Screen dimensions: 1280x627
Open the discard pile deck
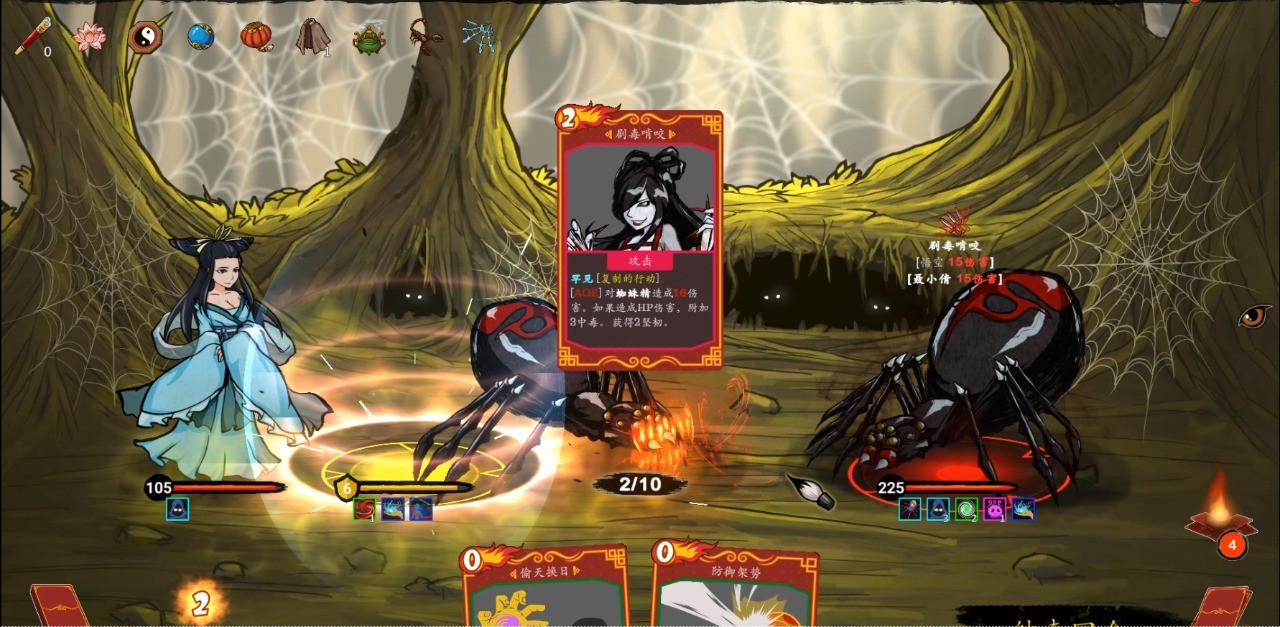(x=1223, y=606)
